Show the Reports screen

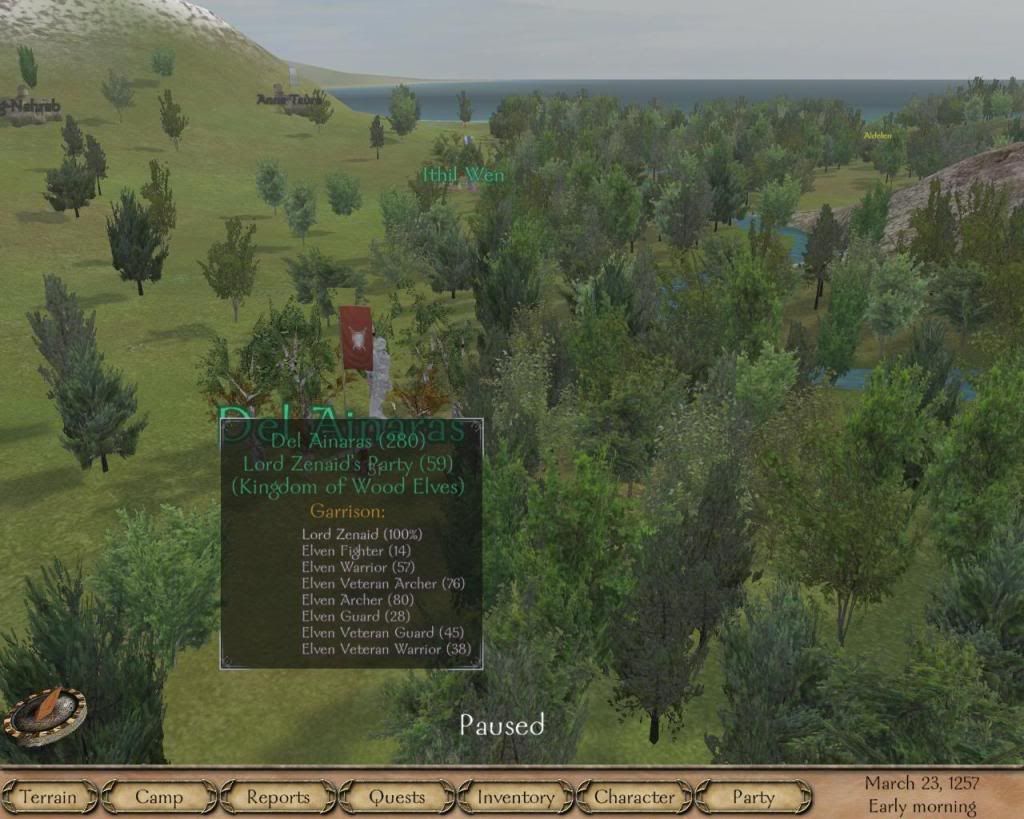278,797
